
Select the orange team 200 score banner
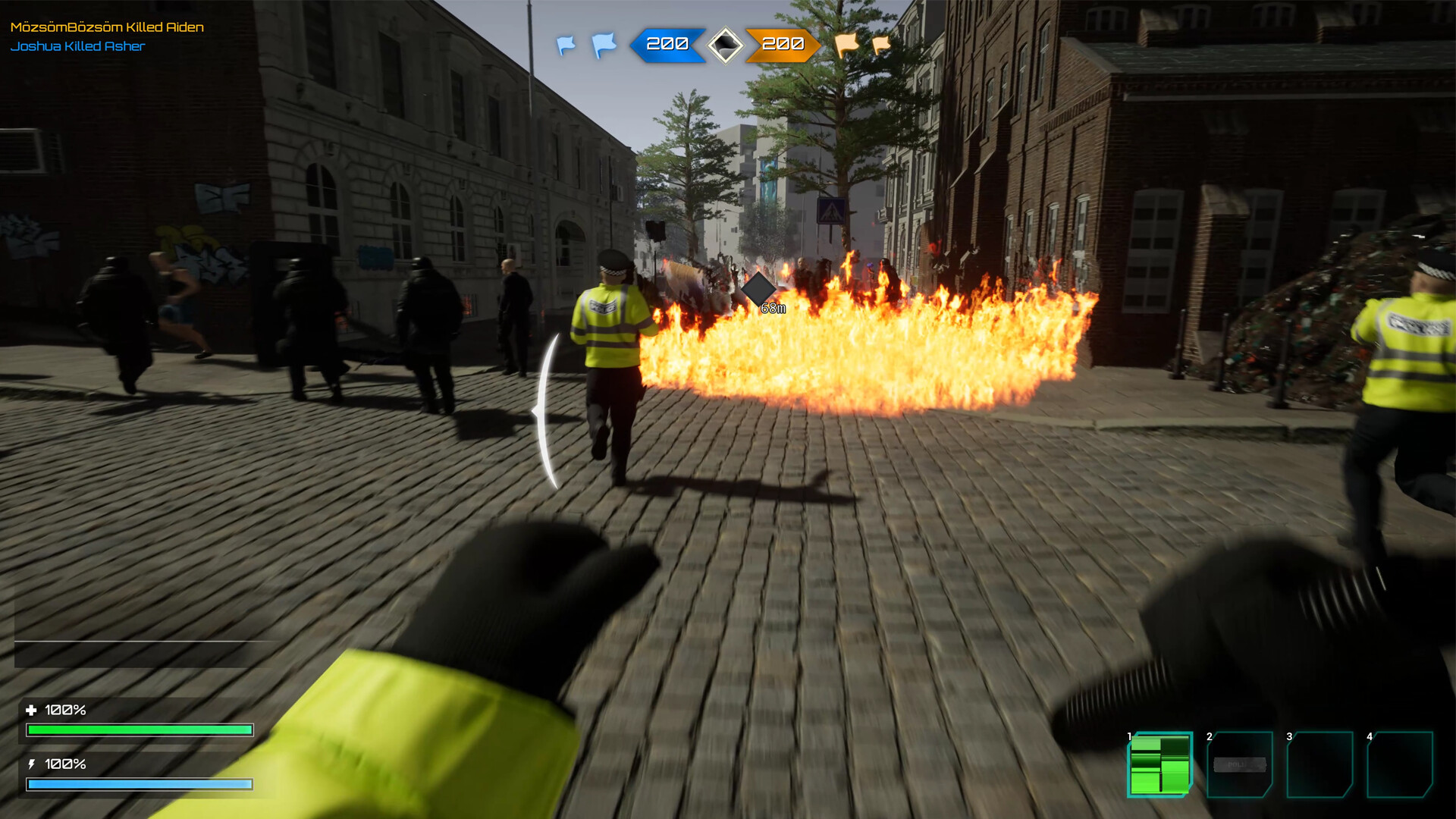[783, 45]
